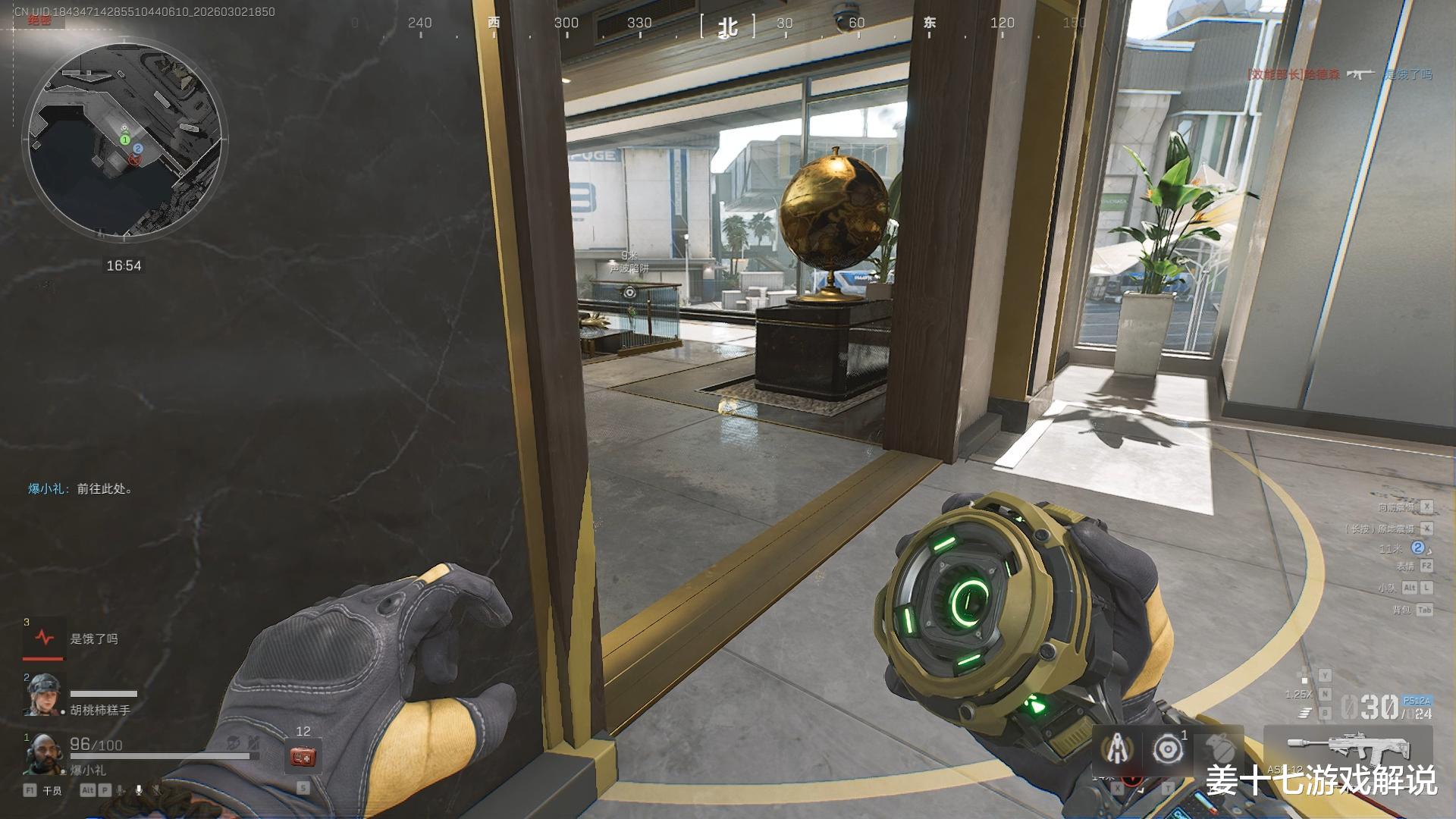This screenshot has height=819, width=1456.
Task: Toggle the active microphone icon
Action: (x=139, y=790)
